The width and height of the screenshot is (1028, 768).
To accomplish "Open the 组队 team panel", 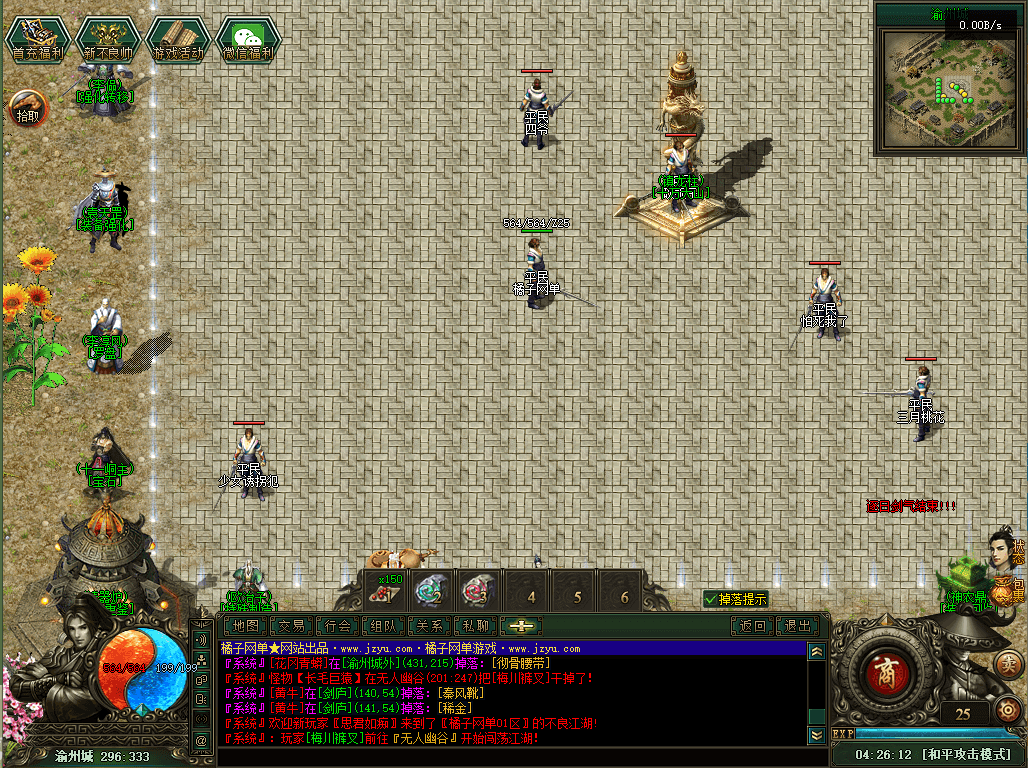I will (384, 626).
